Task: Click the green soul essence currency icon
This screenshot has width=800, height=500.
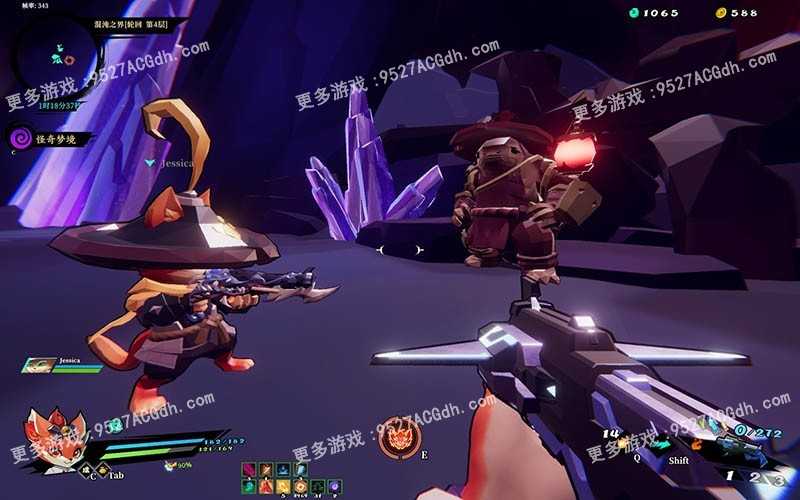Action: (x=633, y=13)
